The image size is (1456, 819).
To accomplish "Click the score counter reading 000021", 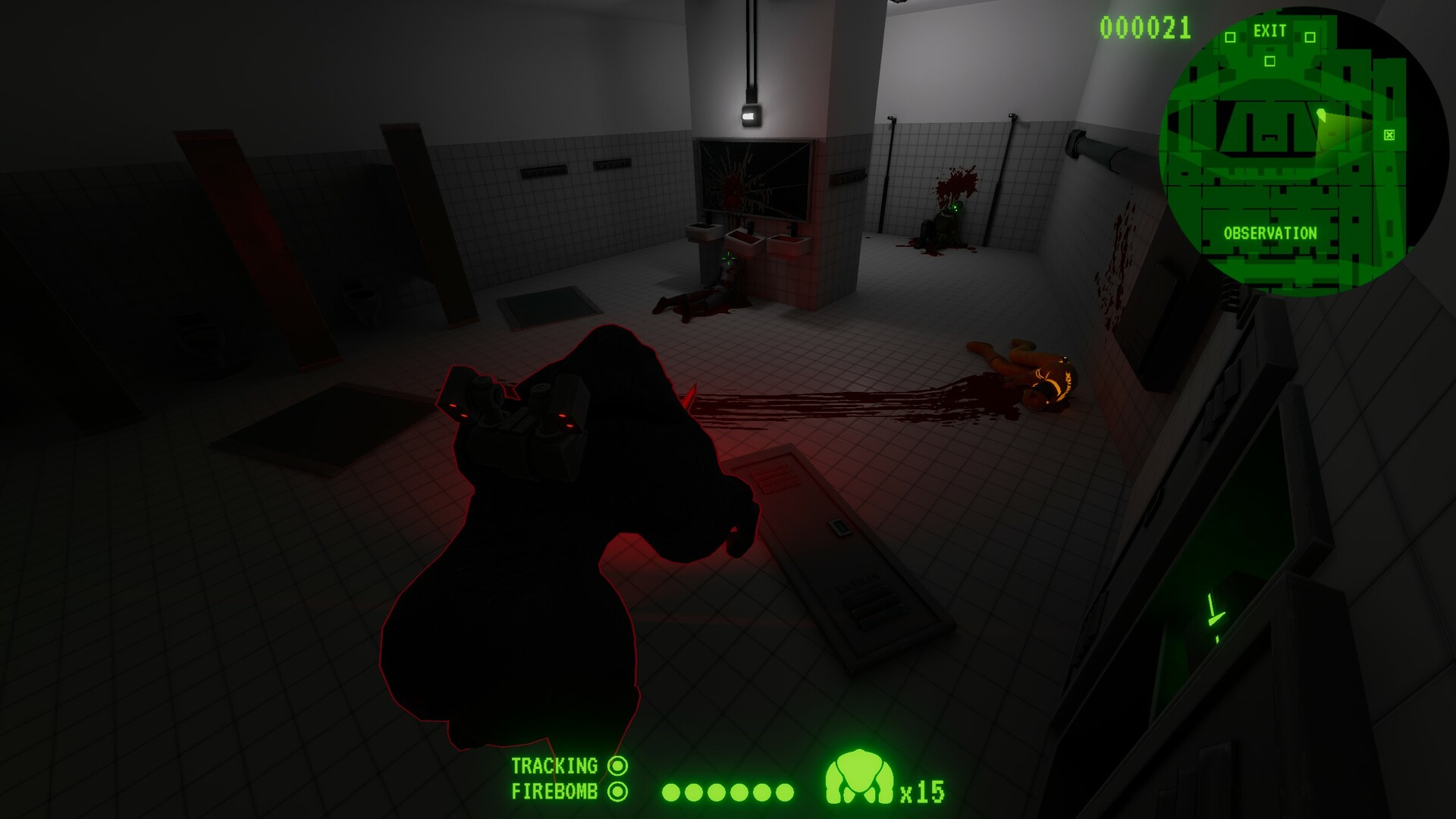I will (1144, 27).
